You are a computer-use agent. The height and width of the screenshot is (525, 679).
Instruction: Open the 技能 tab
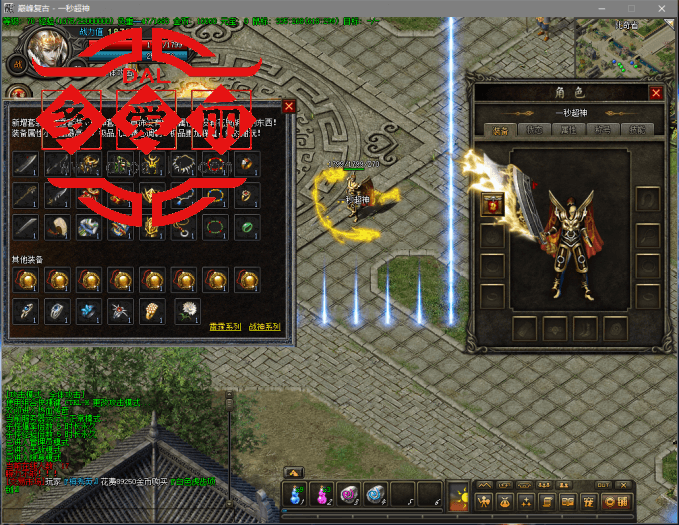(638, 130)
